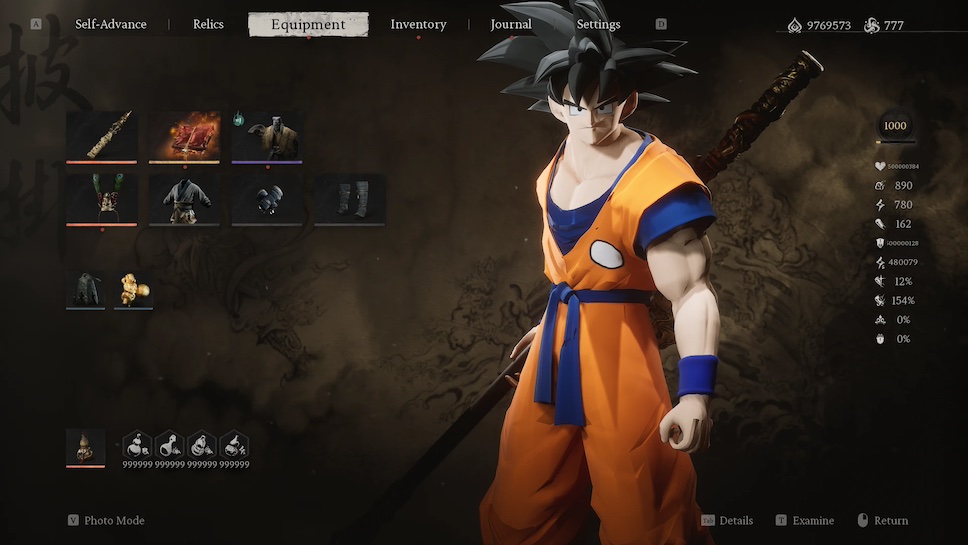The image size is (968, 545).
Task: Choose the flaming red book slot
Action: (x=184, y=136)
